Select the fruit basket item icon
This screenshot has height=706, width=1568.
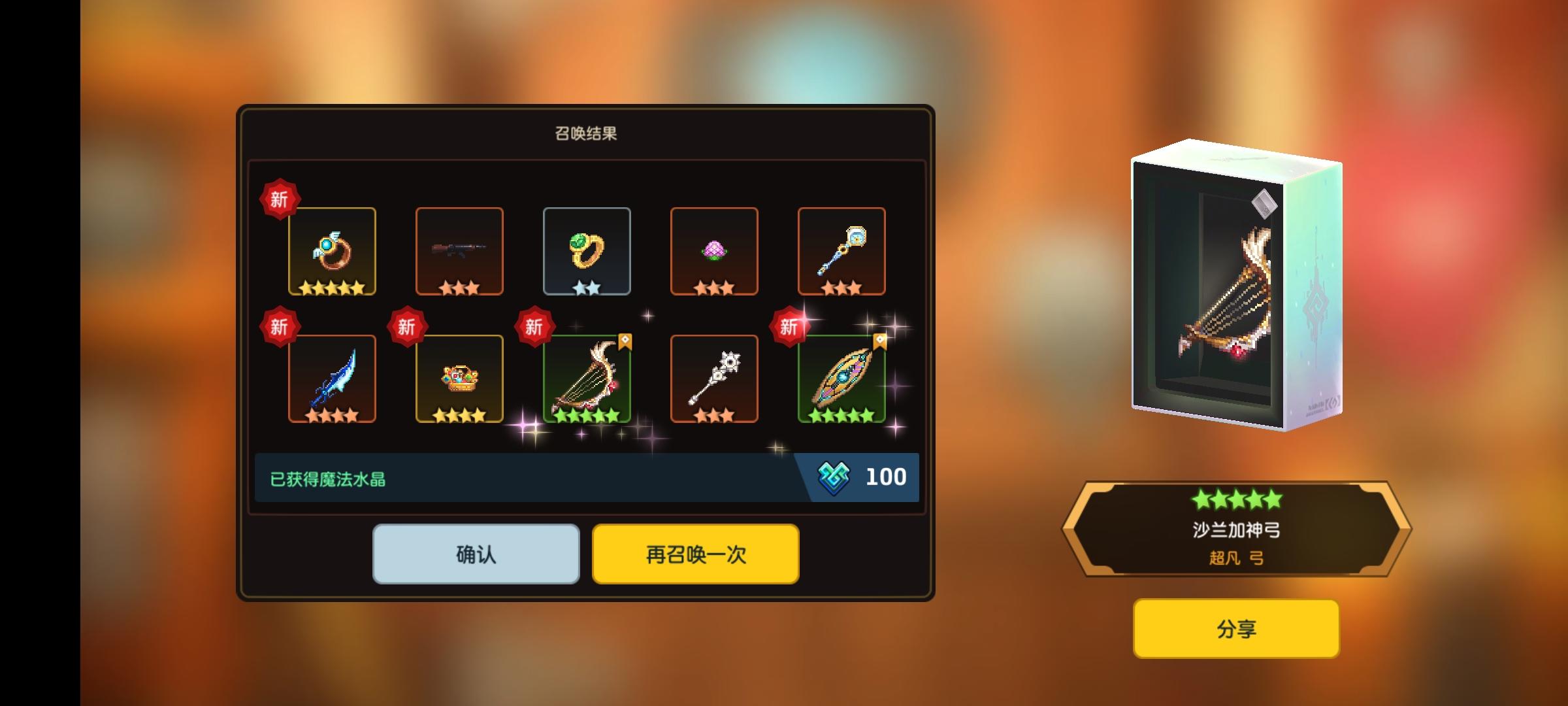coord(459,379)
